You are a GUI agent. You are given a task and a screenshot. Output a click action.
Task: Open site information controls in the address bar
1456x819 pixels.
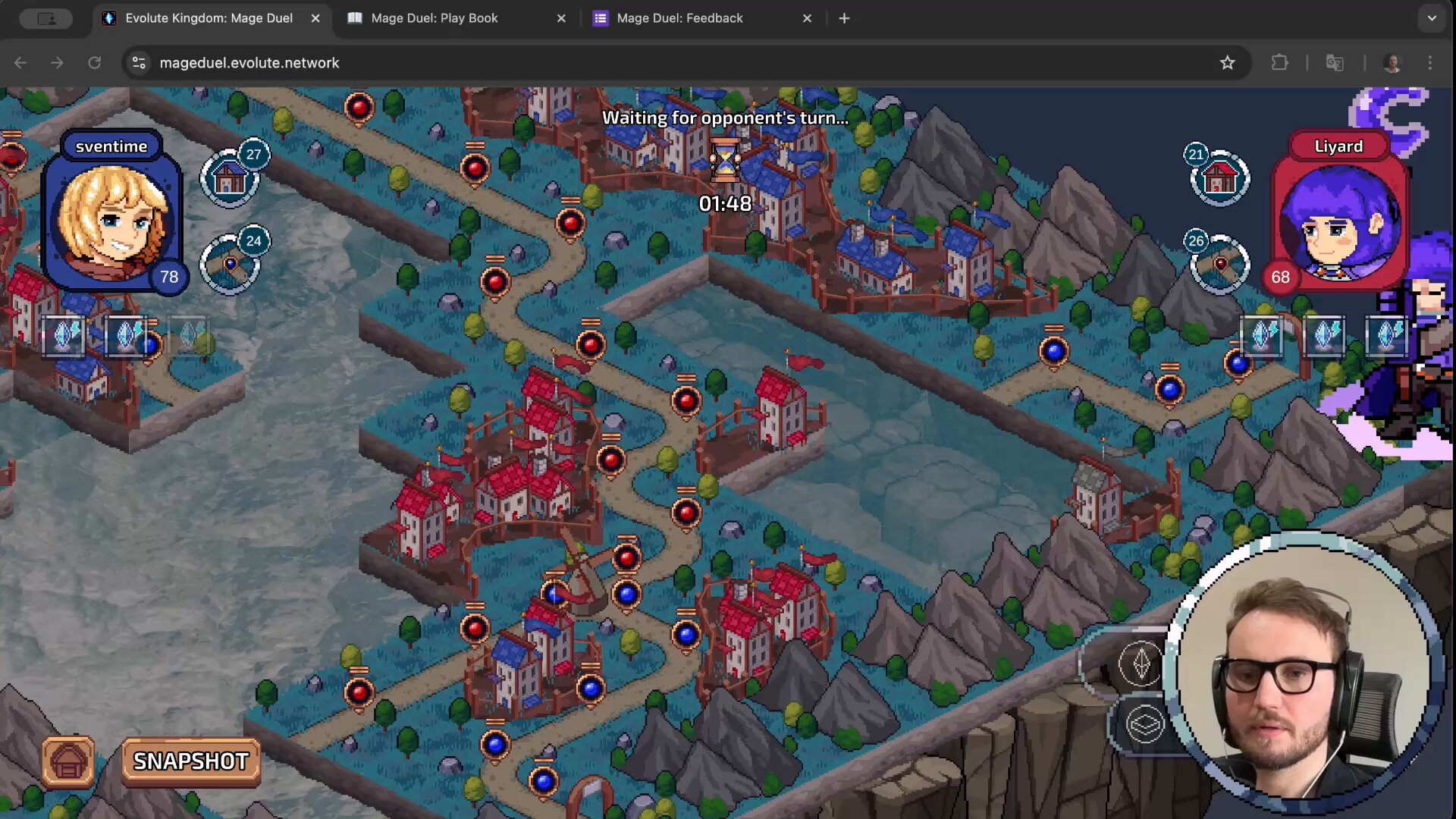[x=139, y=62]
